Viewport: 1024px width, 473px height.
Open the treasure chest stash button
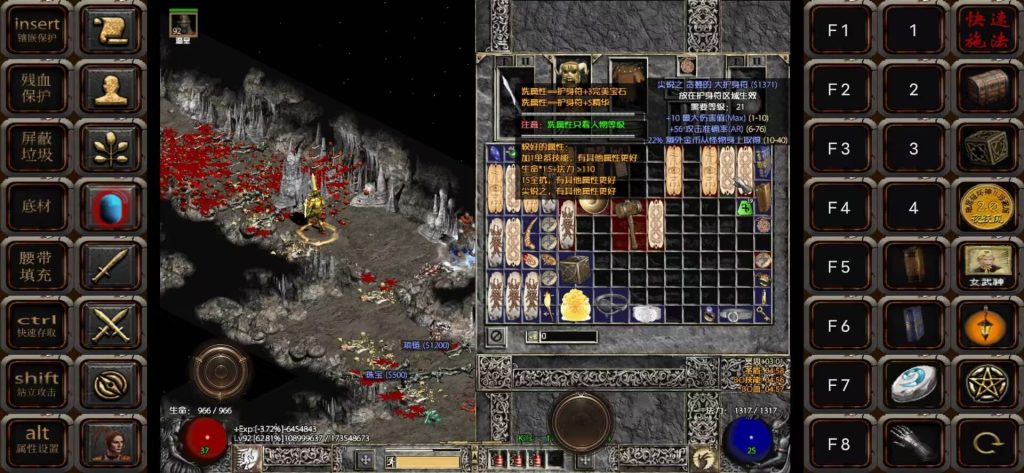986,88
